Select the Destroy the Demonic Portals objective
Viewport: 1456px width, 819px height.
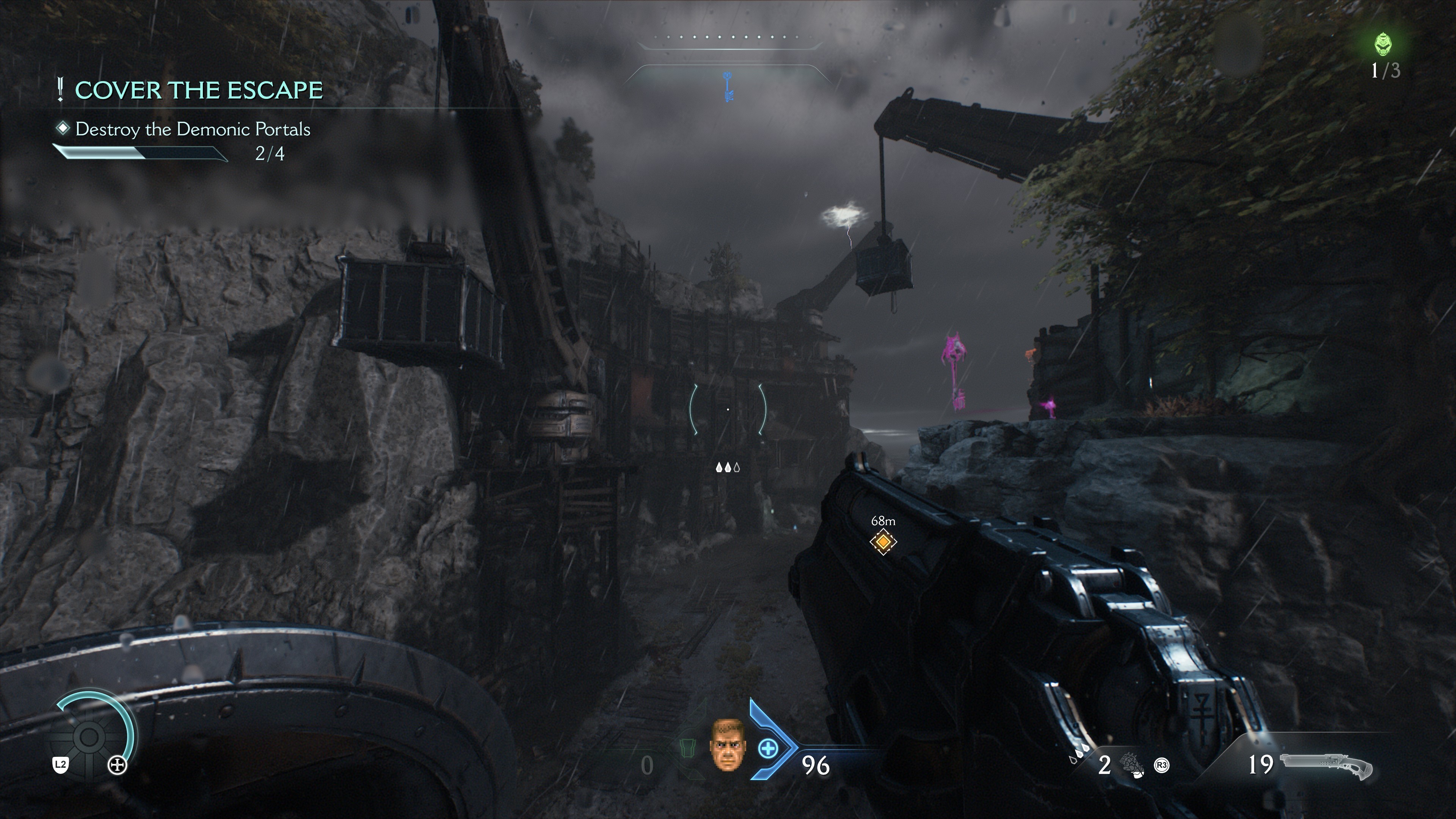coord(193,129)
